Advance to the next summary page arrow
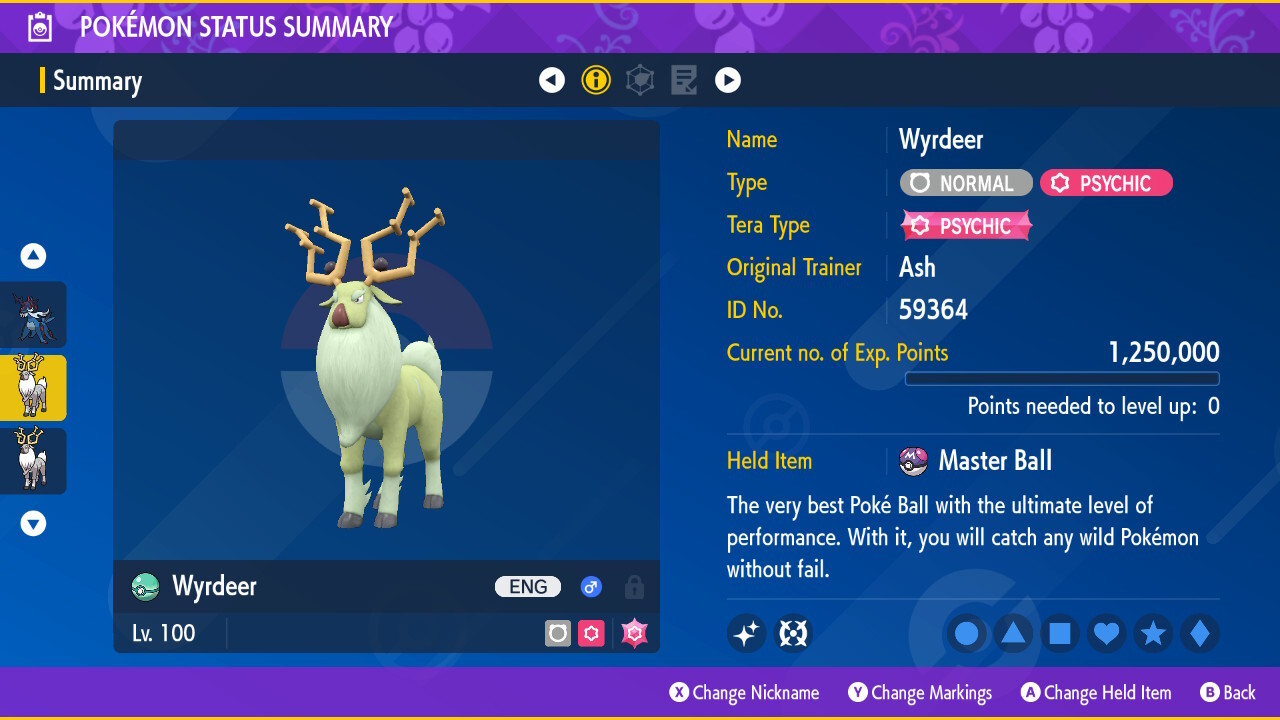Image resolution: width=1280 pixels, height=720 pixels. (x=728, y=80)
